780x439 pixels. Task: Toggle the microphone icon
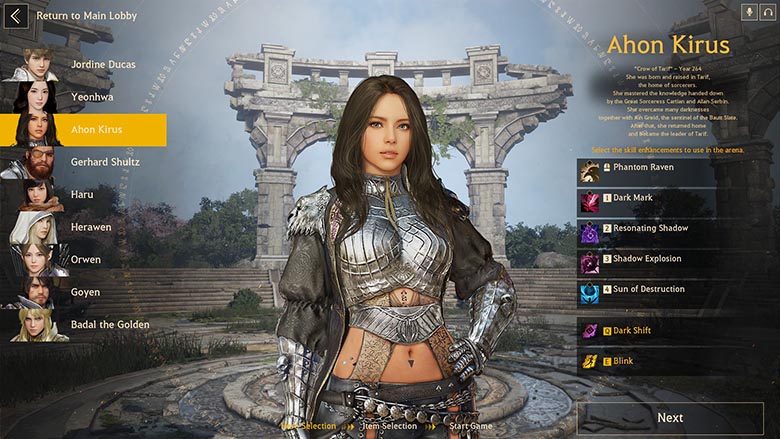coord(747,12)
